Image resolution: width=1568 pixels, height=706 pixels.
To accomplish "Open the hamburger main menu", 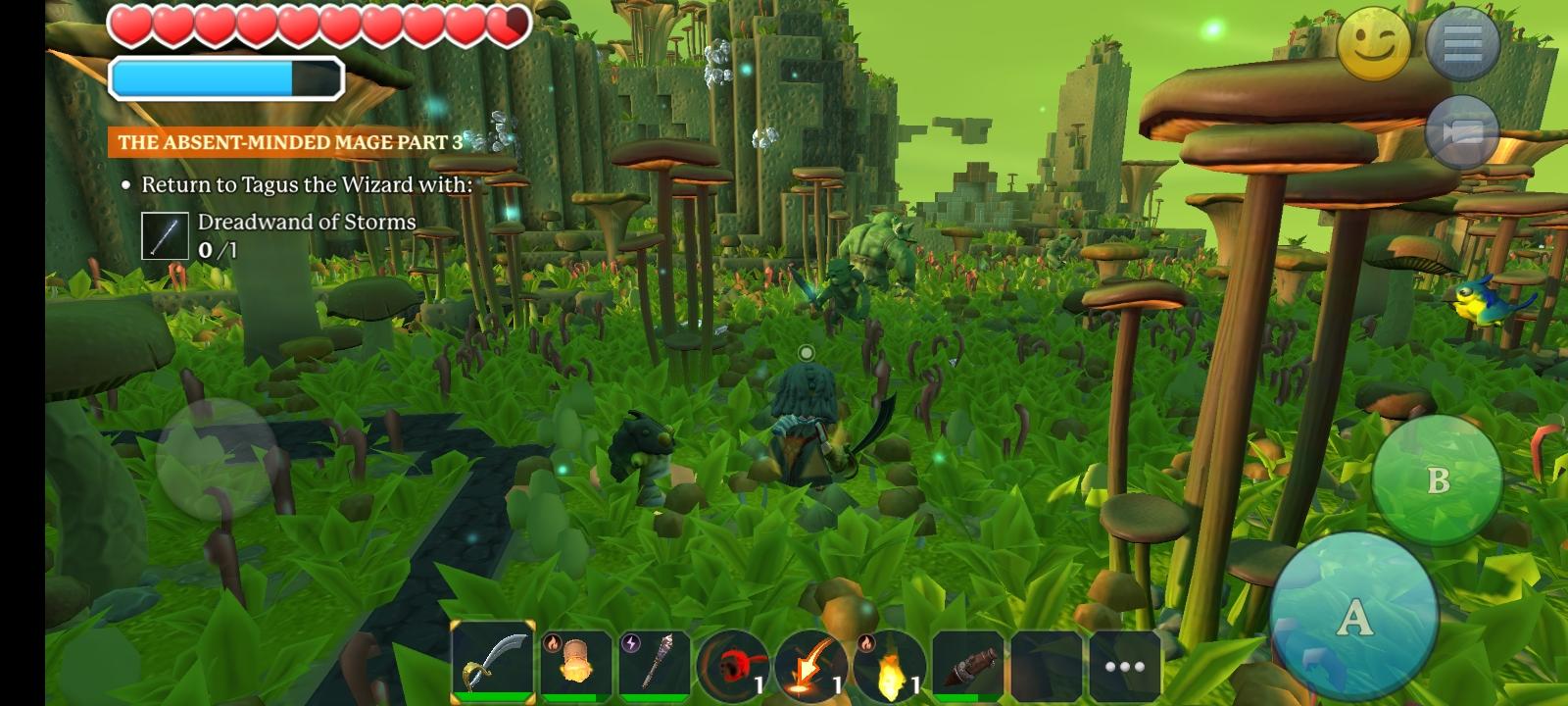I will [x=1462, y=44].
